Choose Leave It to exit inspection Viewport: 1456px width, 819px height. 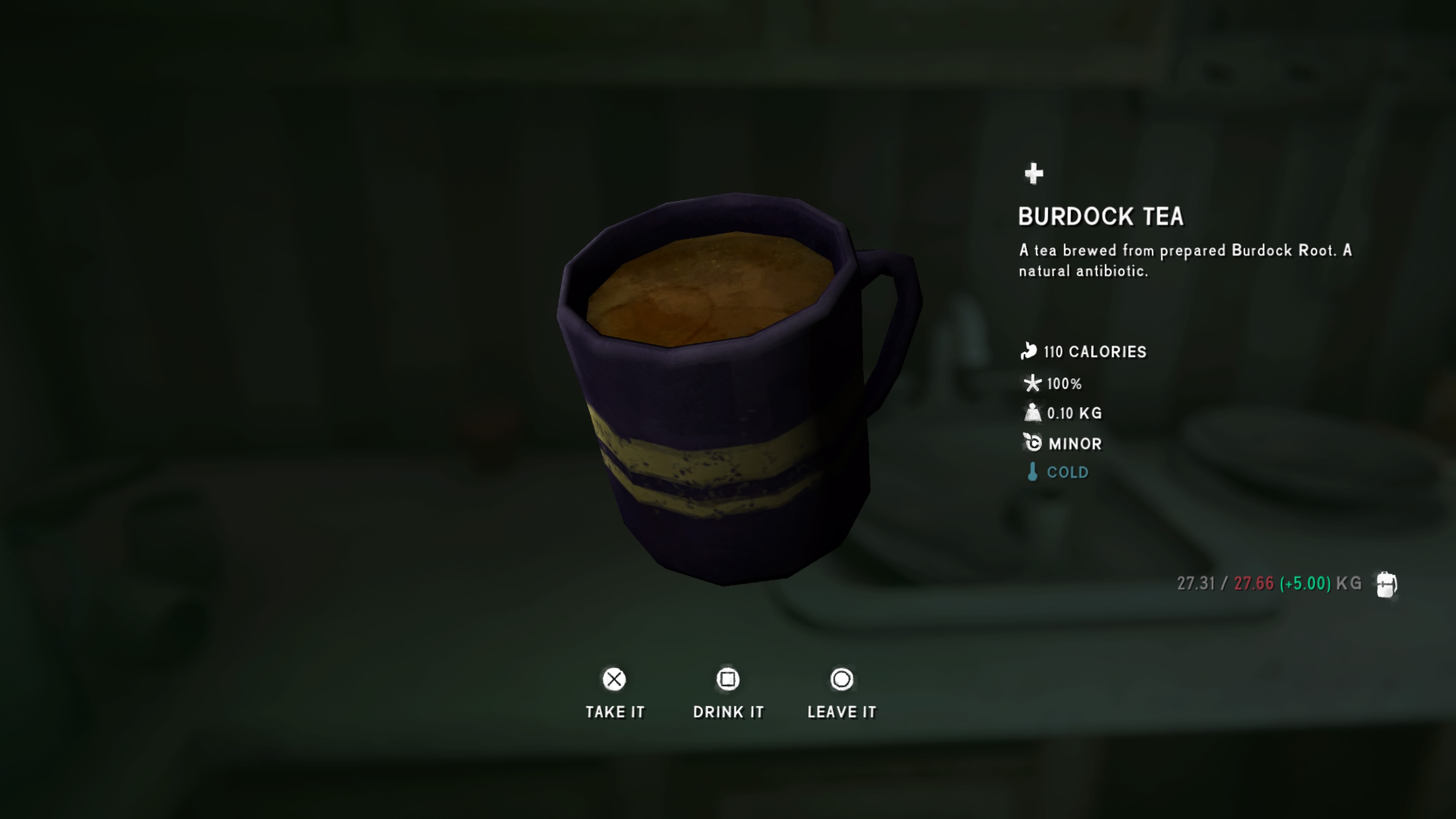pos(842,693)
